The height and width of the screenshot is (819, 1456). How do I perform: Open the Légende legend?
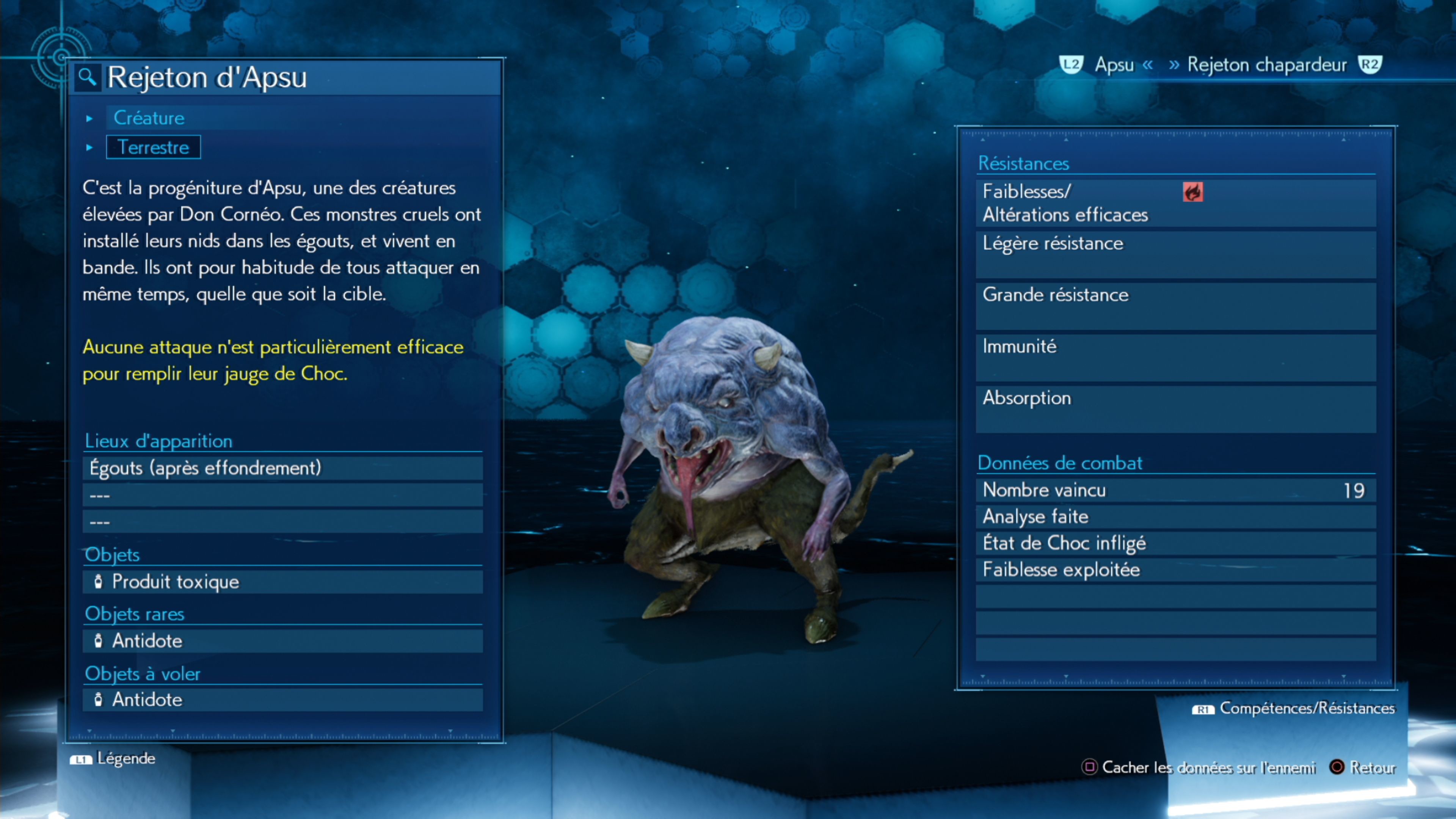(113, 758)
